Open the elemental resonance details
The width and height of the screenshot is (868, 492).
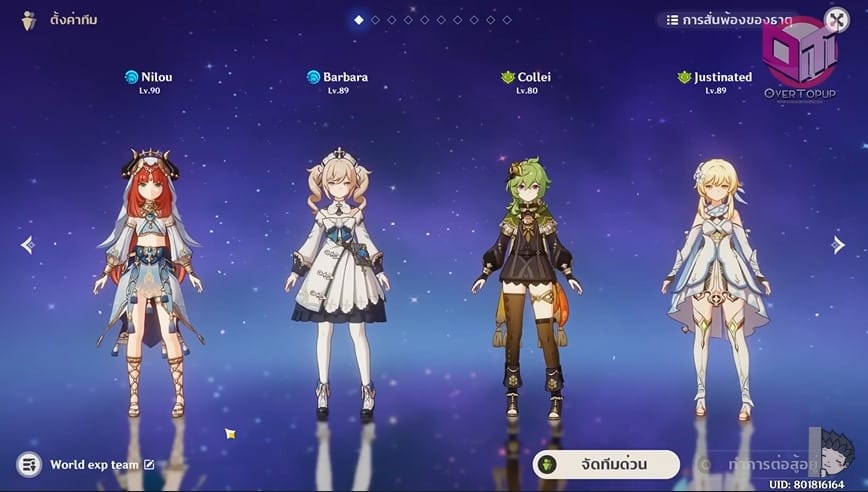click(729, 20)
